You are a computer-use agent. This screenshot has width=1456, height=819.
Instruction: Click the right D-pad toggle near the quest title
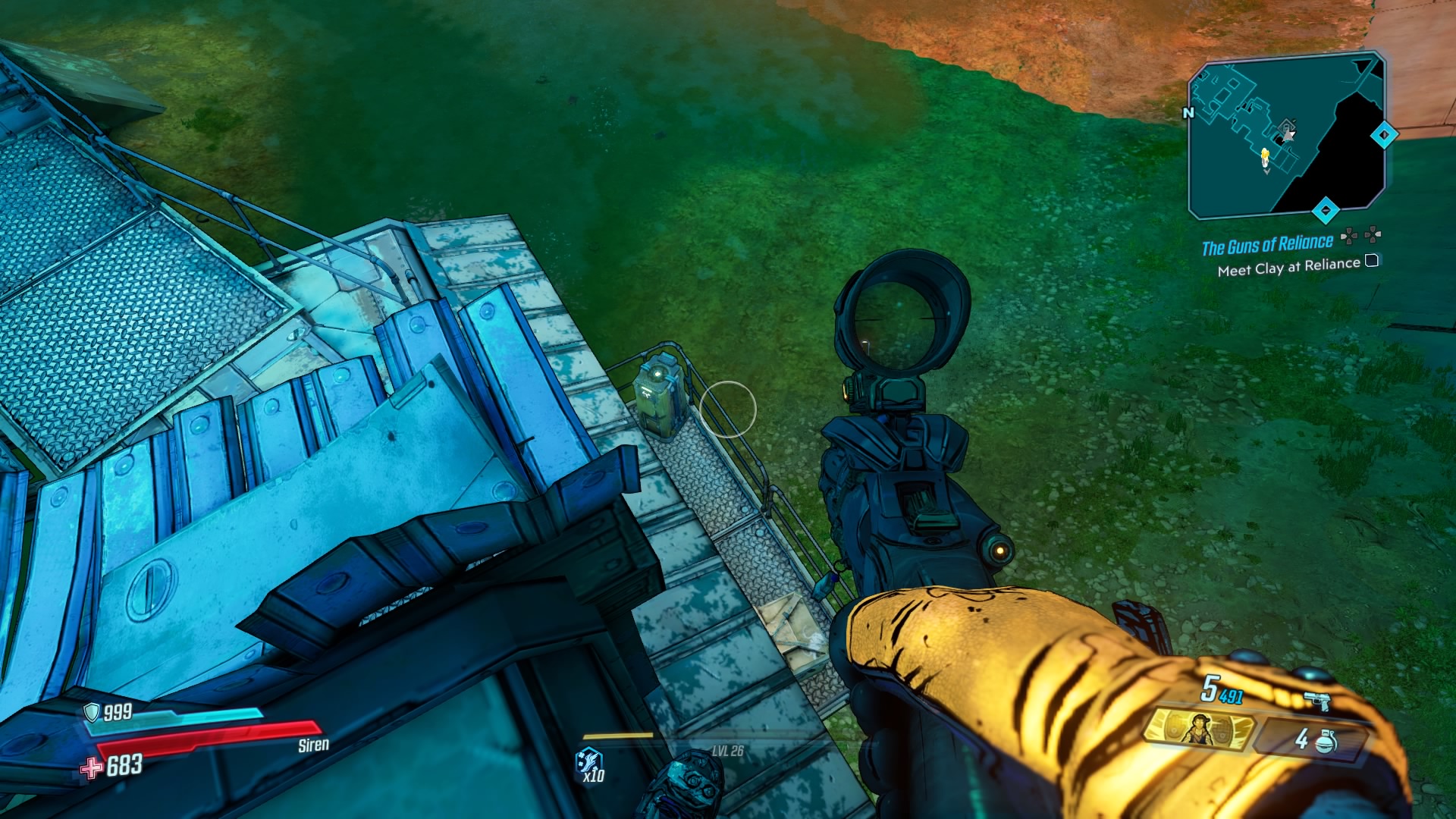(1373, 235)
